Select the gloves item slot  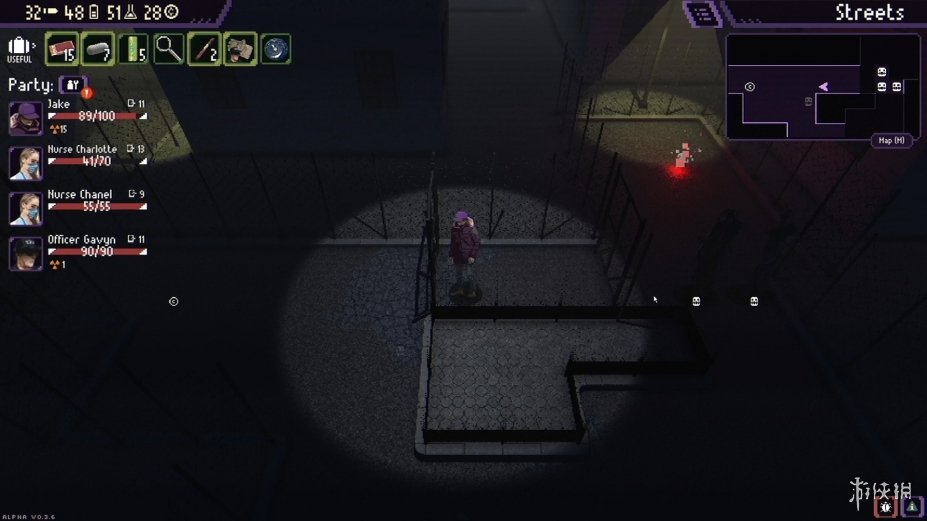(240, 49)
